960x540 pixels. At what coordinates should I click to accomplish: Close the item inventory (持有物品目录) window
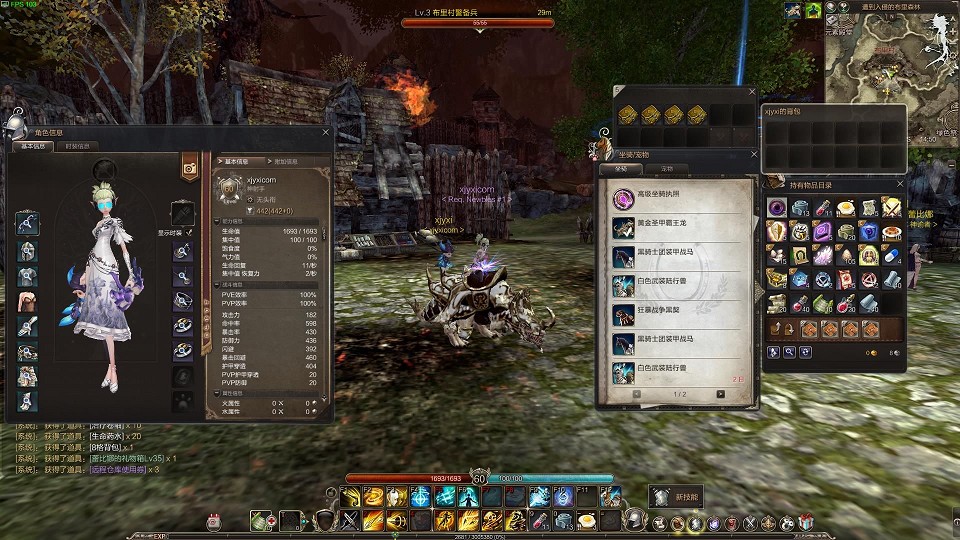click(x=899, y=185)
